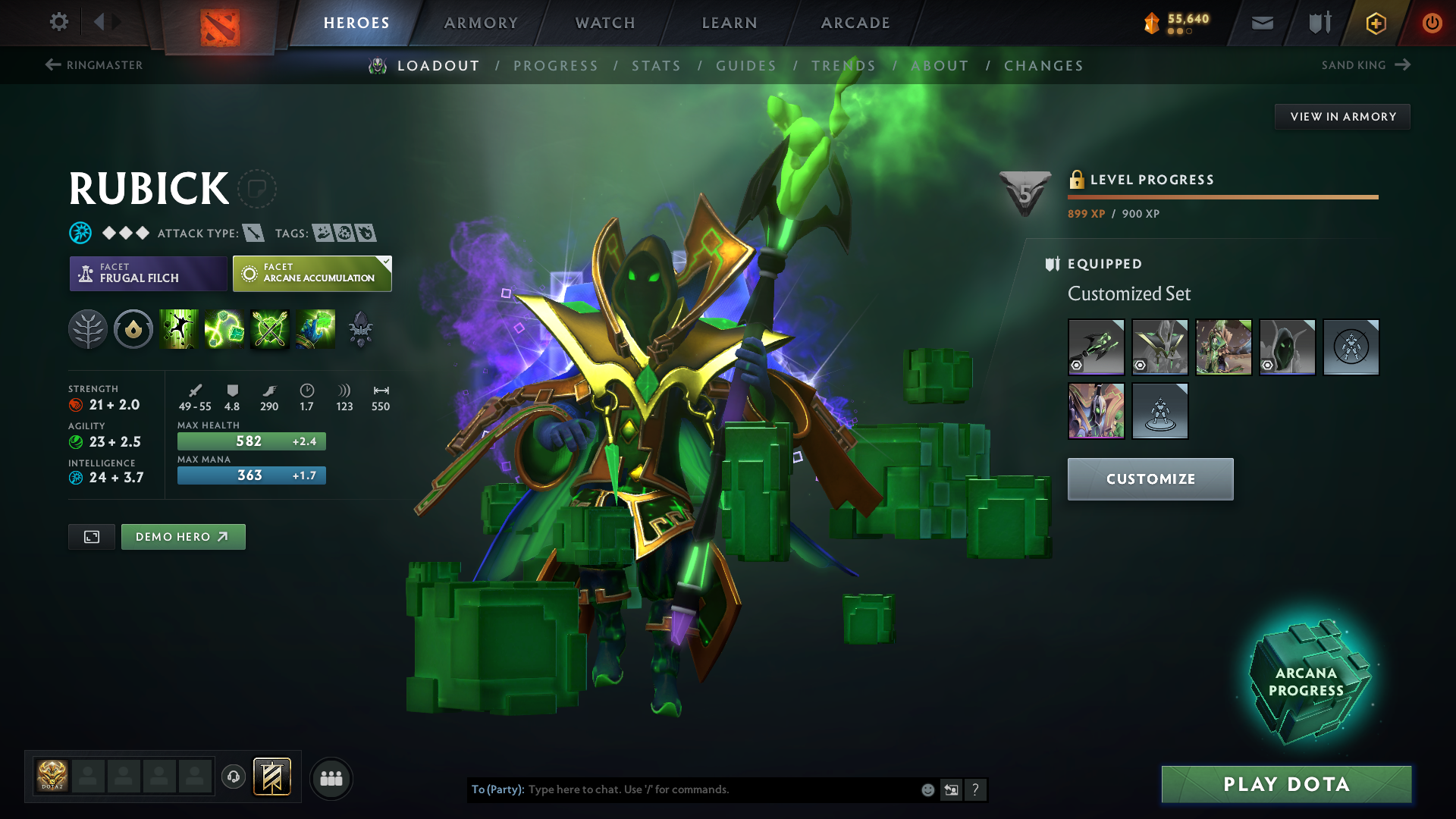The width and height of the screenshot is (1456, 819).
Task: Select the equipped hooded head item slot
Action: [x=1287, y=347]
